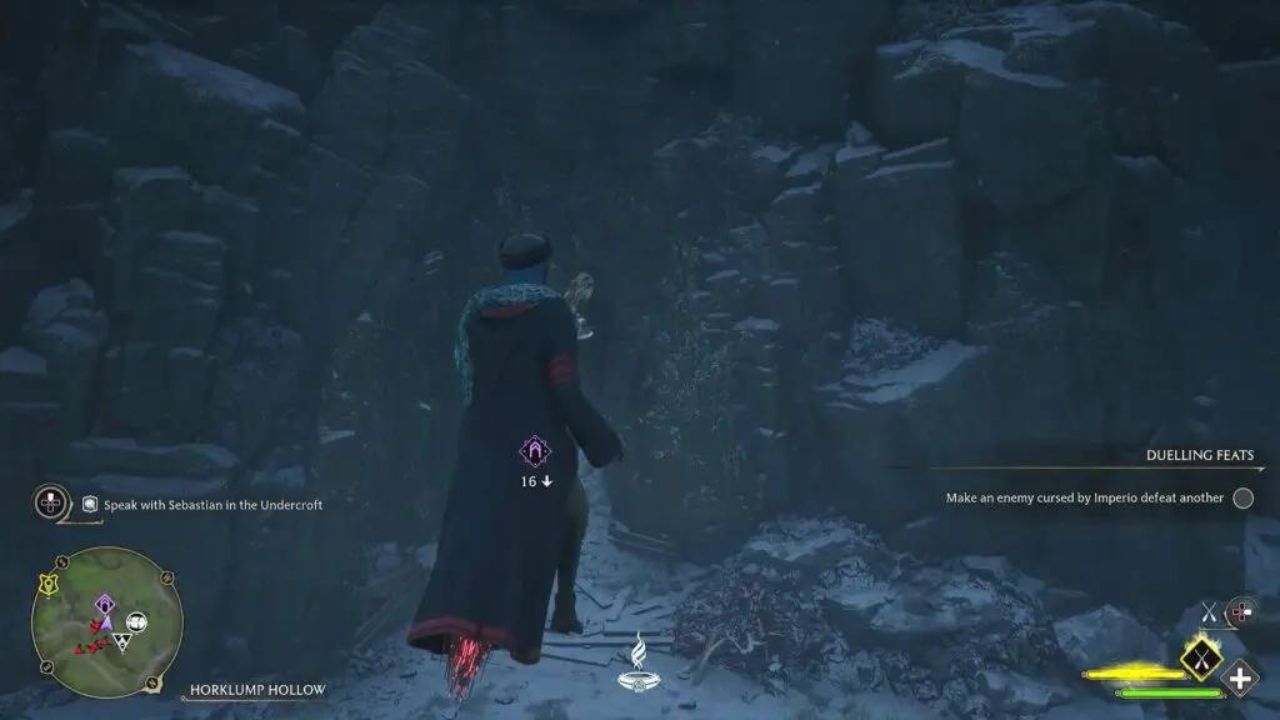Screen dimensions: 1280x720
Task: Open the minimap compass notch at bottom
Action: (x=152, y=682)
